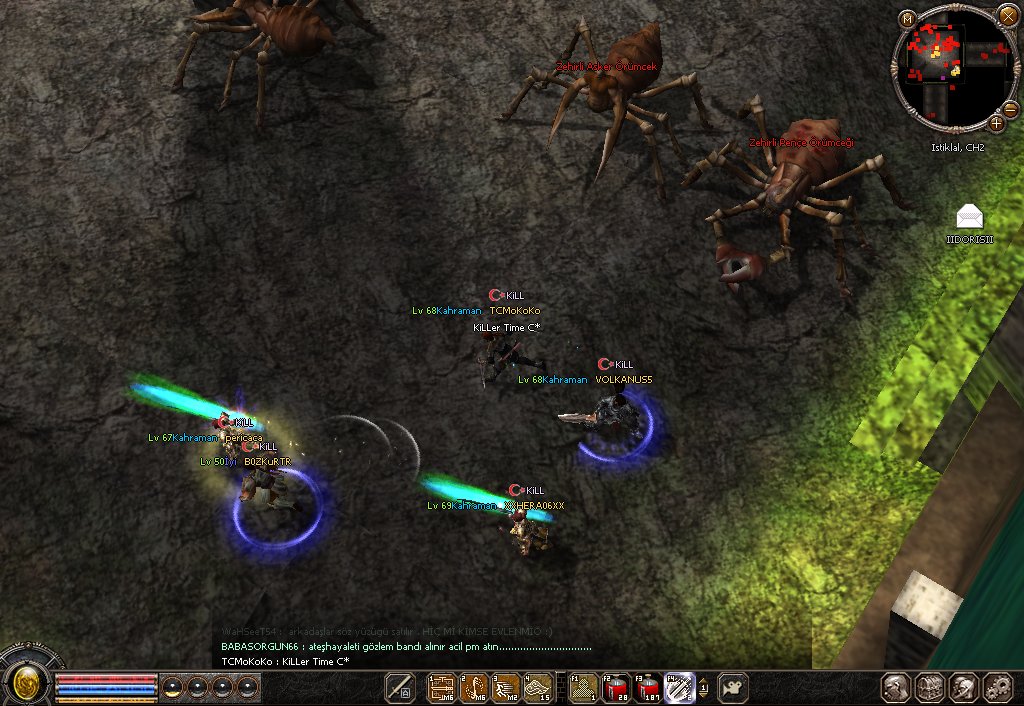The image size is (1024, 706).
Task: Open the whisper envelope from IIDORISII
Action: [x=969, y=216]
